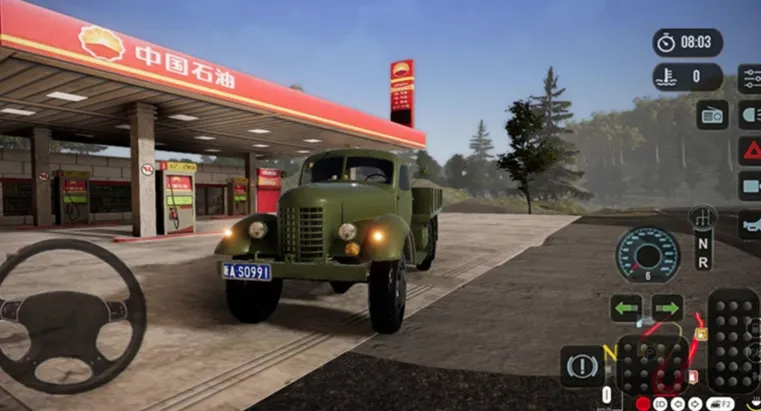This screenshot has height=411, width=761.
Task: Click the steering wheel control
Action: point(70,316)
